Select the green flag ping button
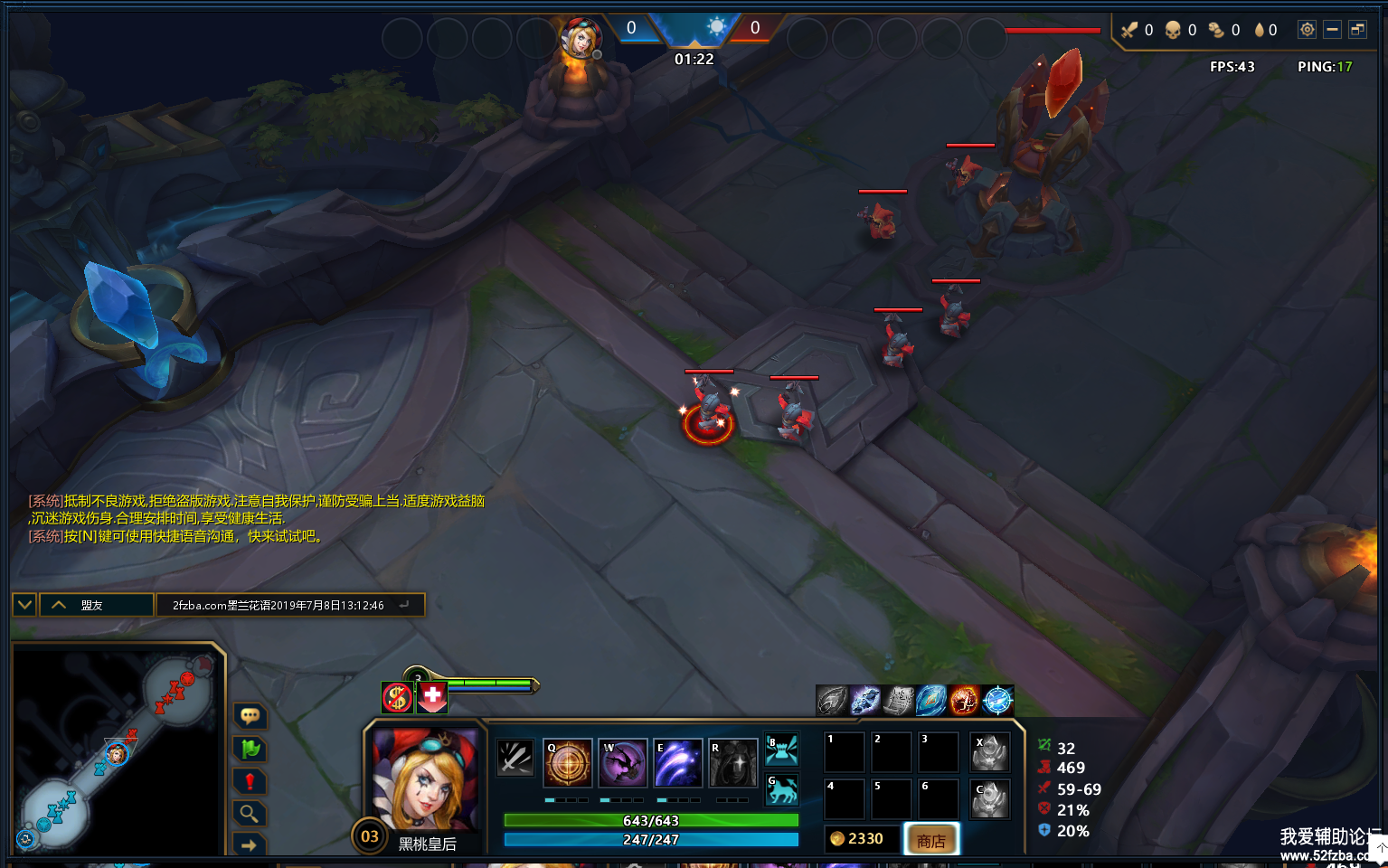Screen dimensions: 1388x868 pyautogui.click(x=250, y=749)
